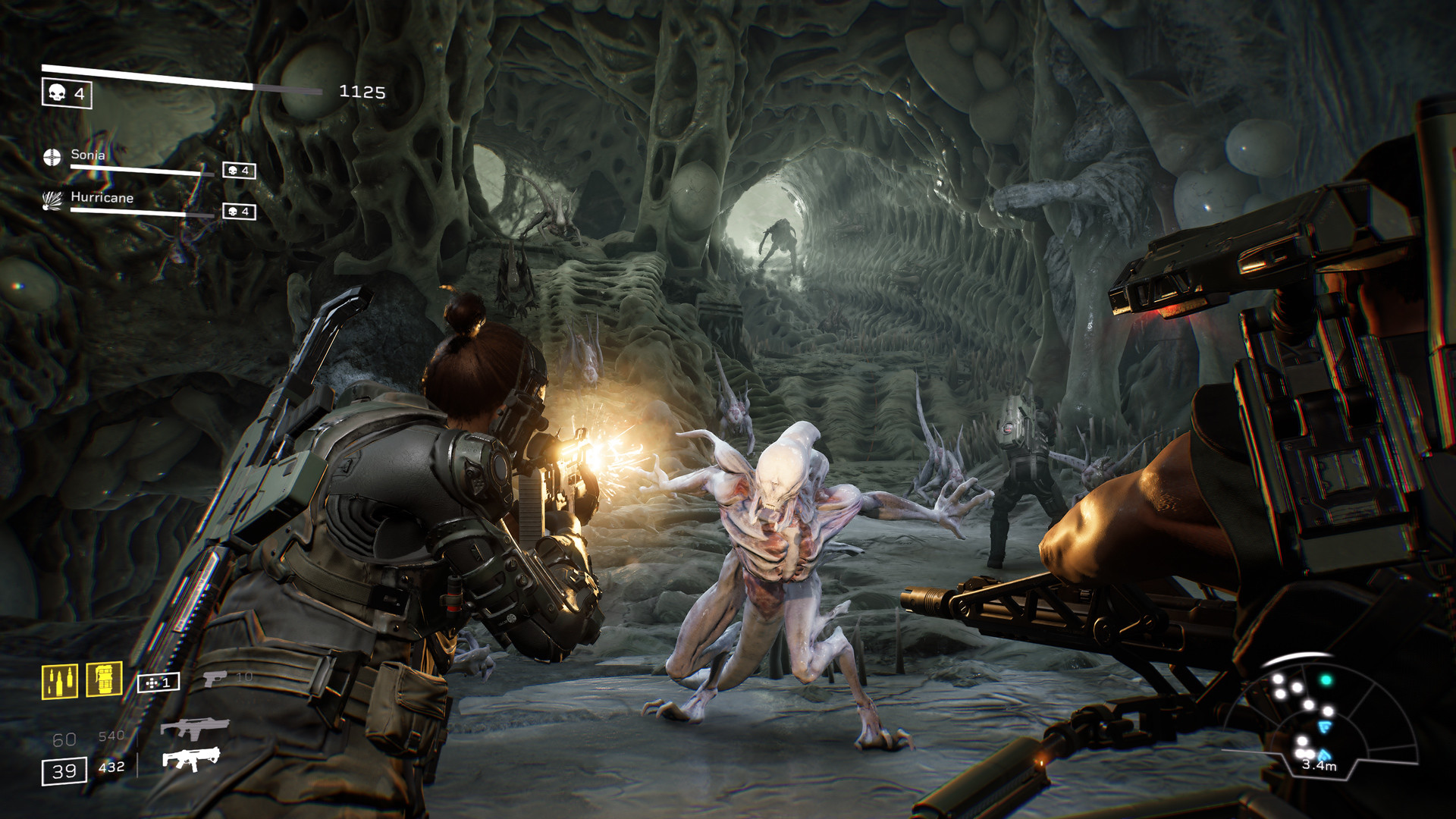Click the score display showing 1125
The image size is (1456, 819).
362,91
